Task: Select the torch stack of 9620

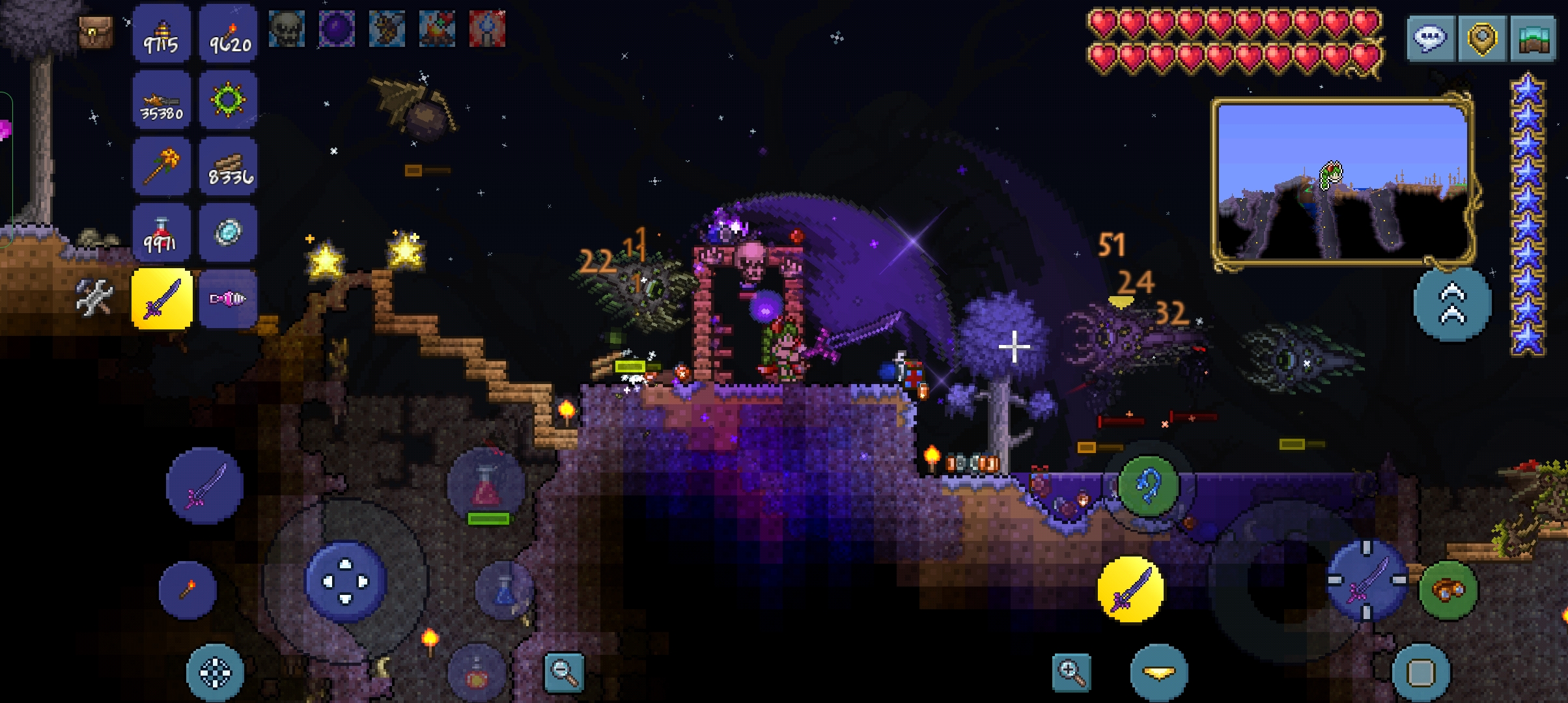Action: (229, 34)
